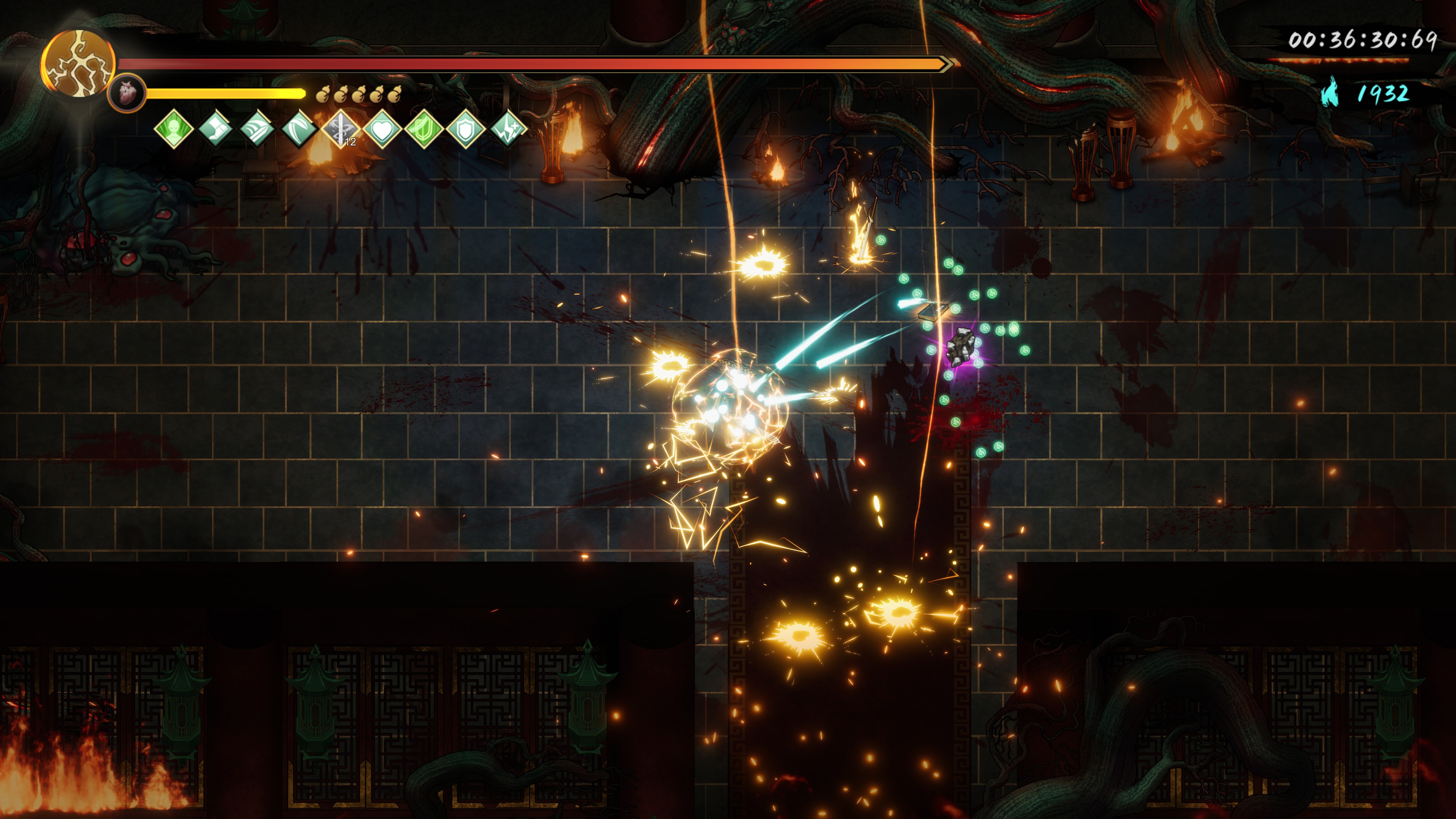Click the sword slash buff icon

[257, 129]
